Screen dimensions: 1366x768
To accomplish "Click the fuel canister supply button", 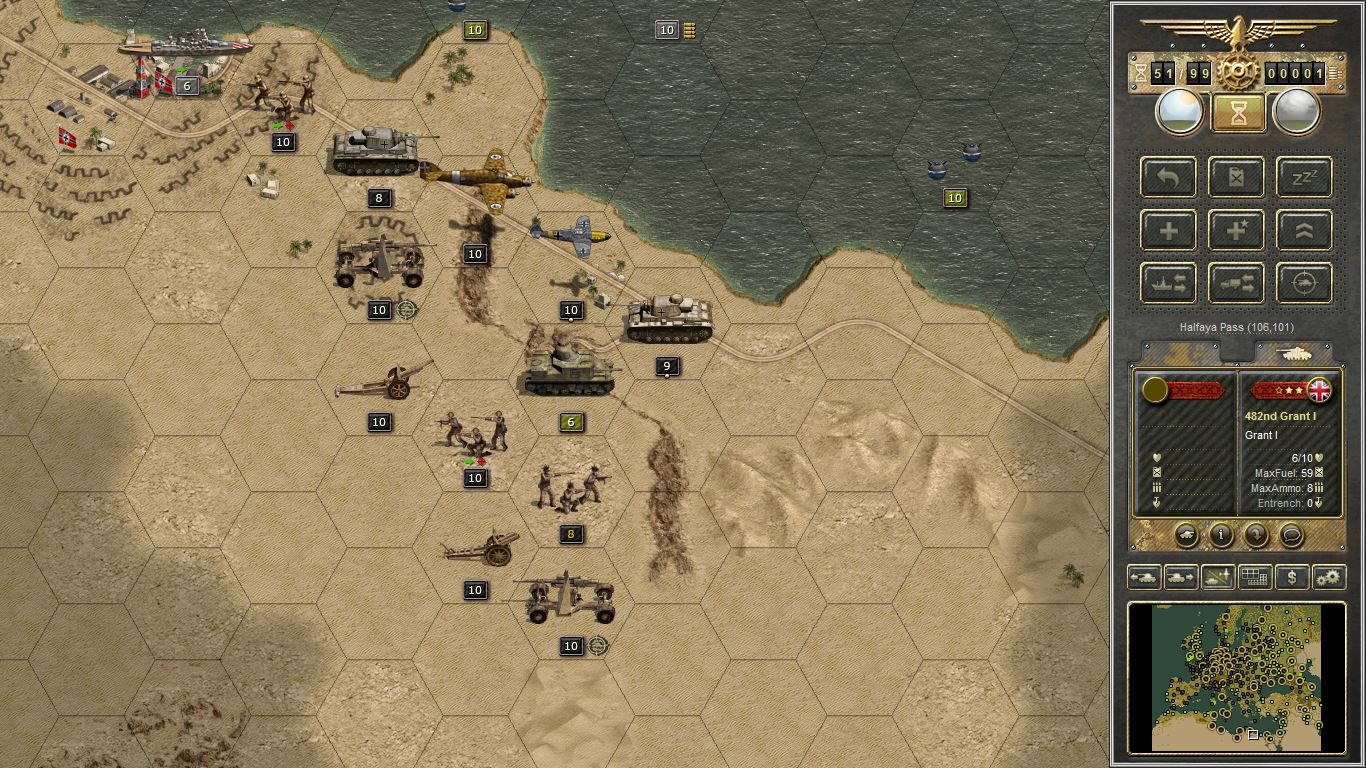I will [1236, 177].
